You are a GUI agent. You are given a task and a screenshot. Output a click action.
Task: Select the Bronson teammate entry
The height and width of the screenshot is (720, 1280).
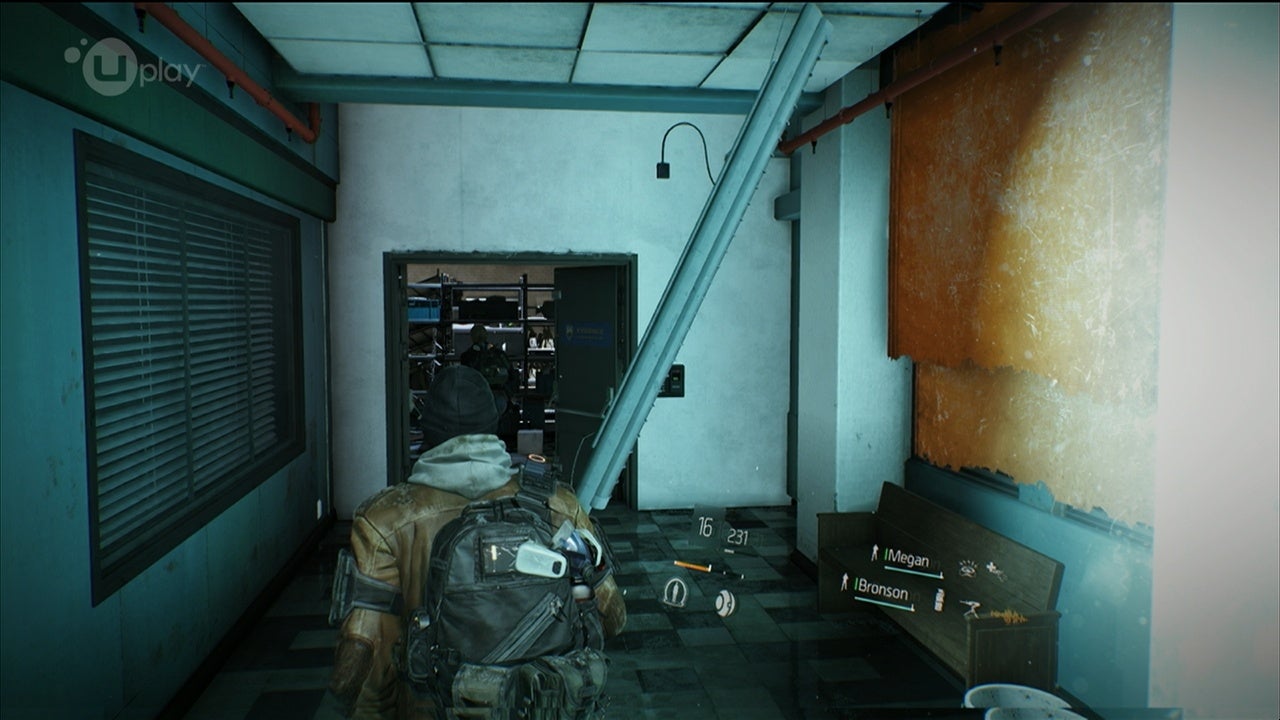point(880,593)
